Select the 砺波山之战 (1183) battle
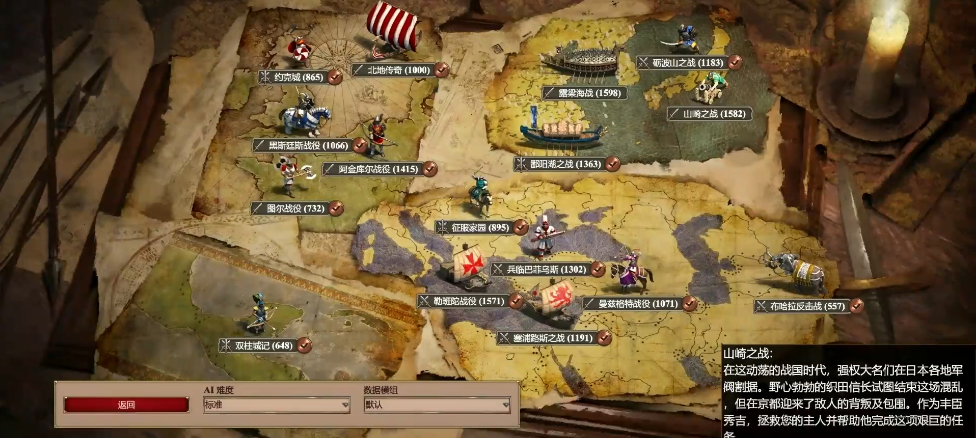Screen dimensions: 976x438 tap(688, 62)
